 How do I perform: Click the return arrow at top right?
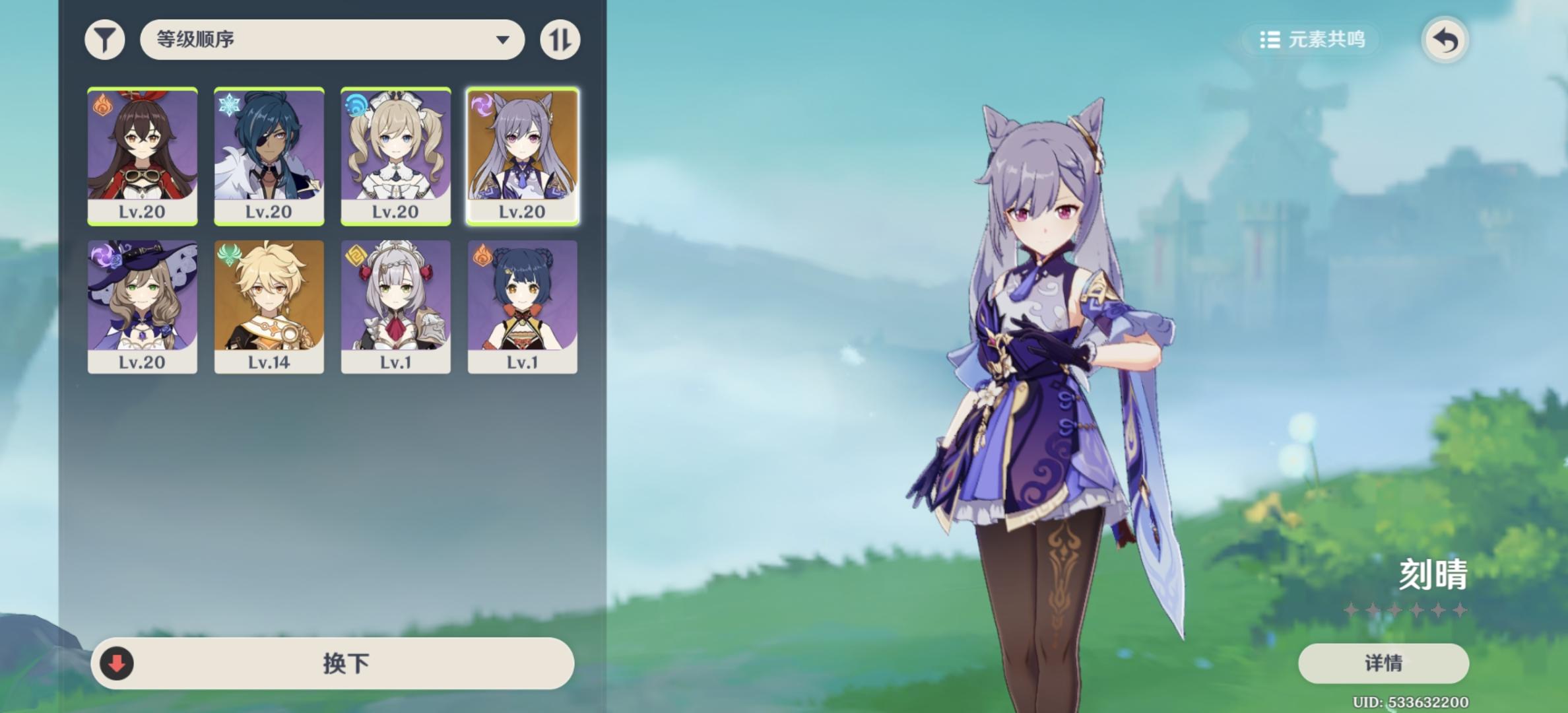click(x=1445, y=39)
